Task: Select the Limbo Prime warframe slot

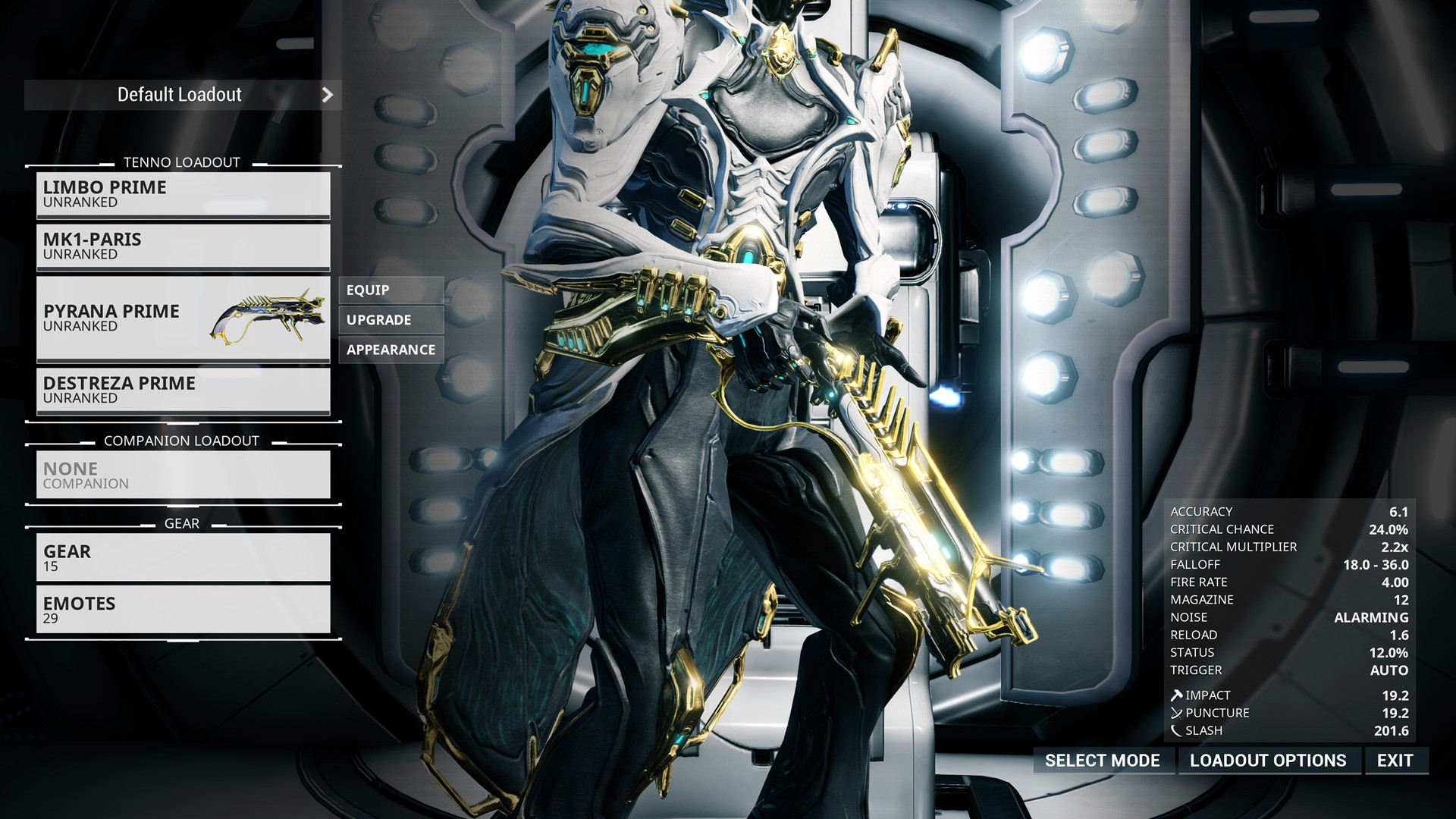Action: click(182, 194)
